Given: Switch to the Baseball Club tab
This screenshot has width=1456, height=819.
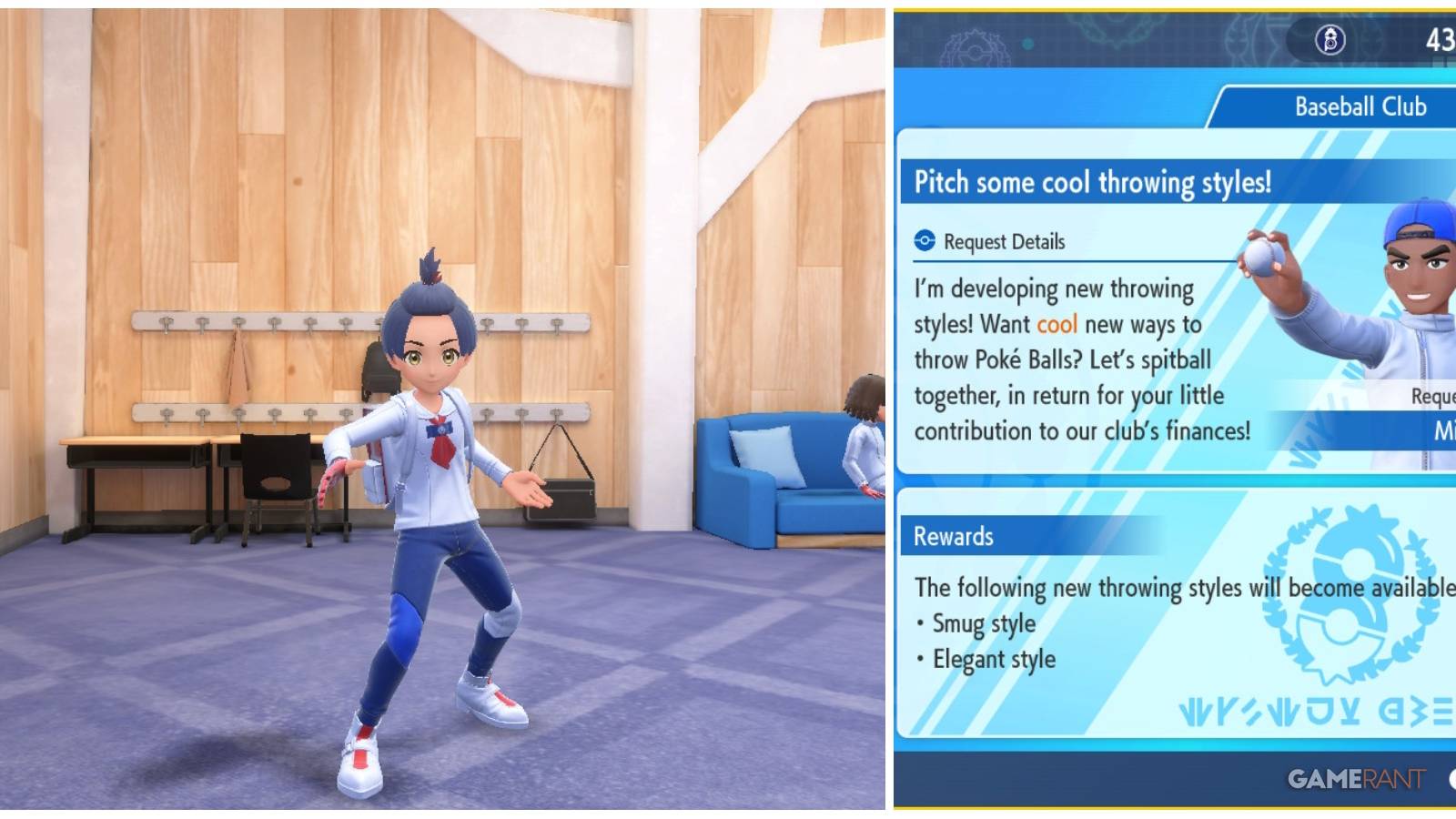Looking at the screenshot, I should point(1360,106).
